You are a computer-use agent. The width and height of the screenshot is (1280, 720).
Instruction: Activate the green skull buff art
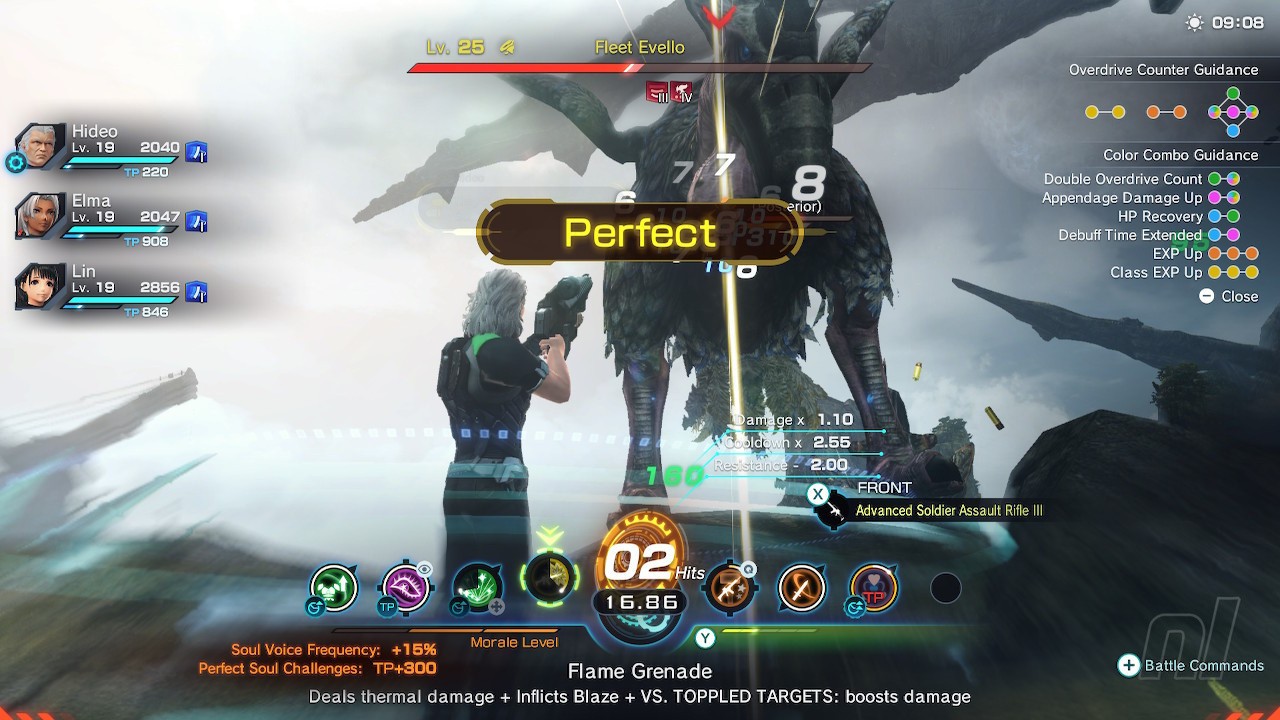[334, 588]
